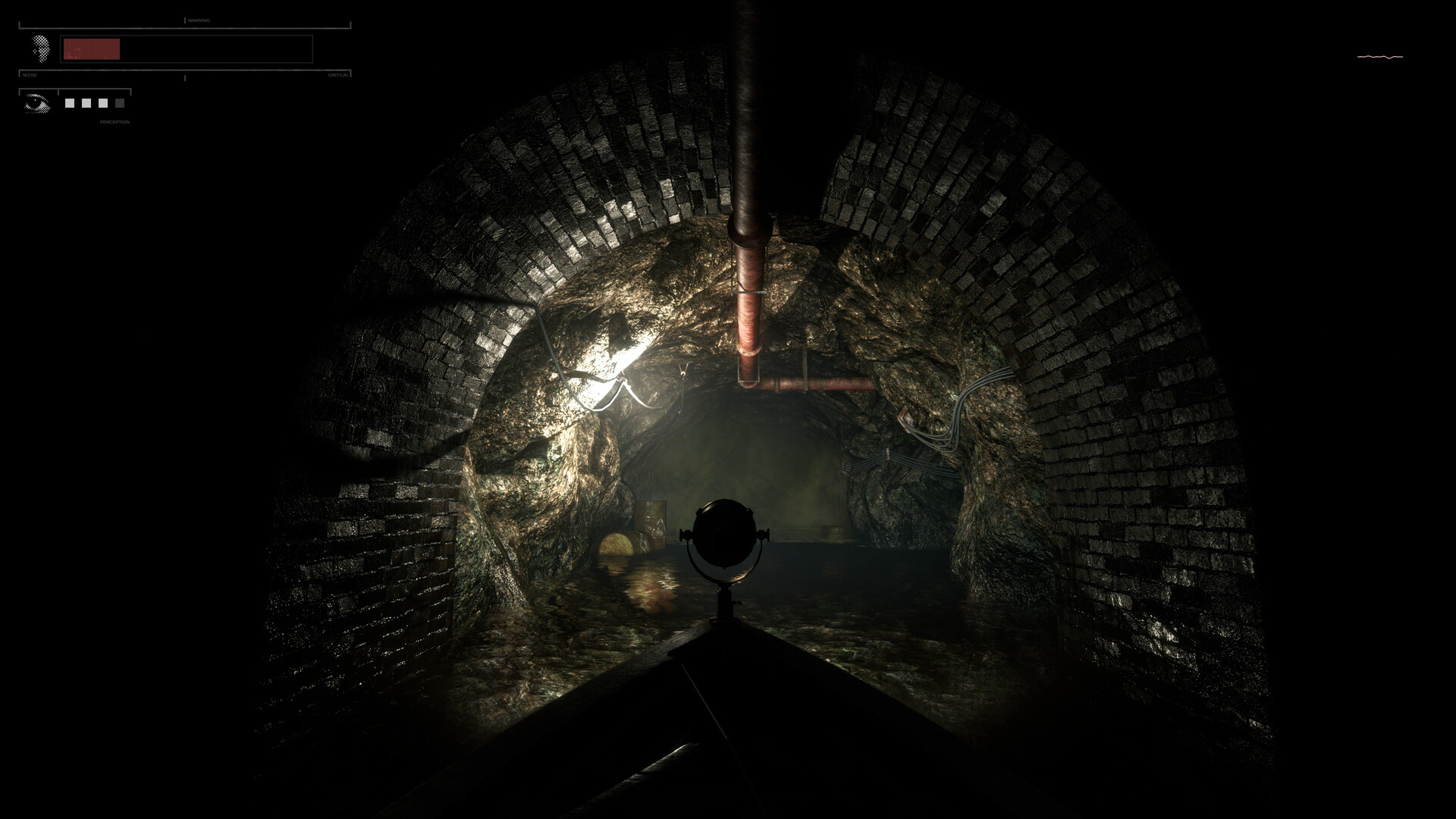
Task: Click the pixelated face icon in the HUD
Action: 39,49
